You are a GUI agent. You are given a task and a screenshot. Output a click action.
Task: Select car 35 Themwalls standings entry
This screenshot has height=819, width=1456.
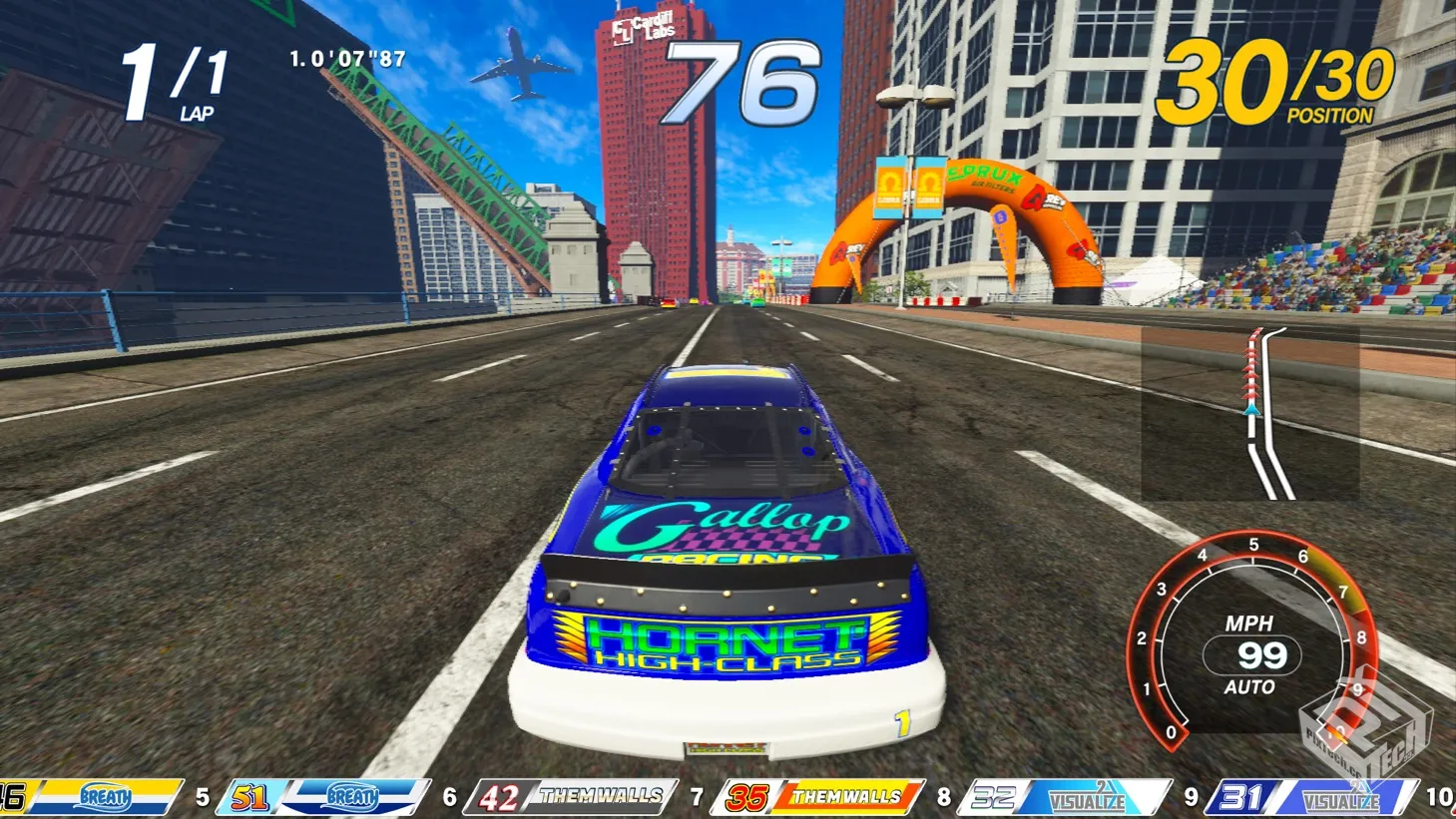(818, 797)
